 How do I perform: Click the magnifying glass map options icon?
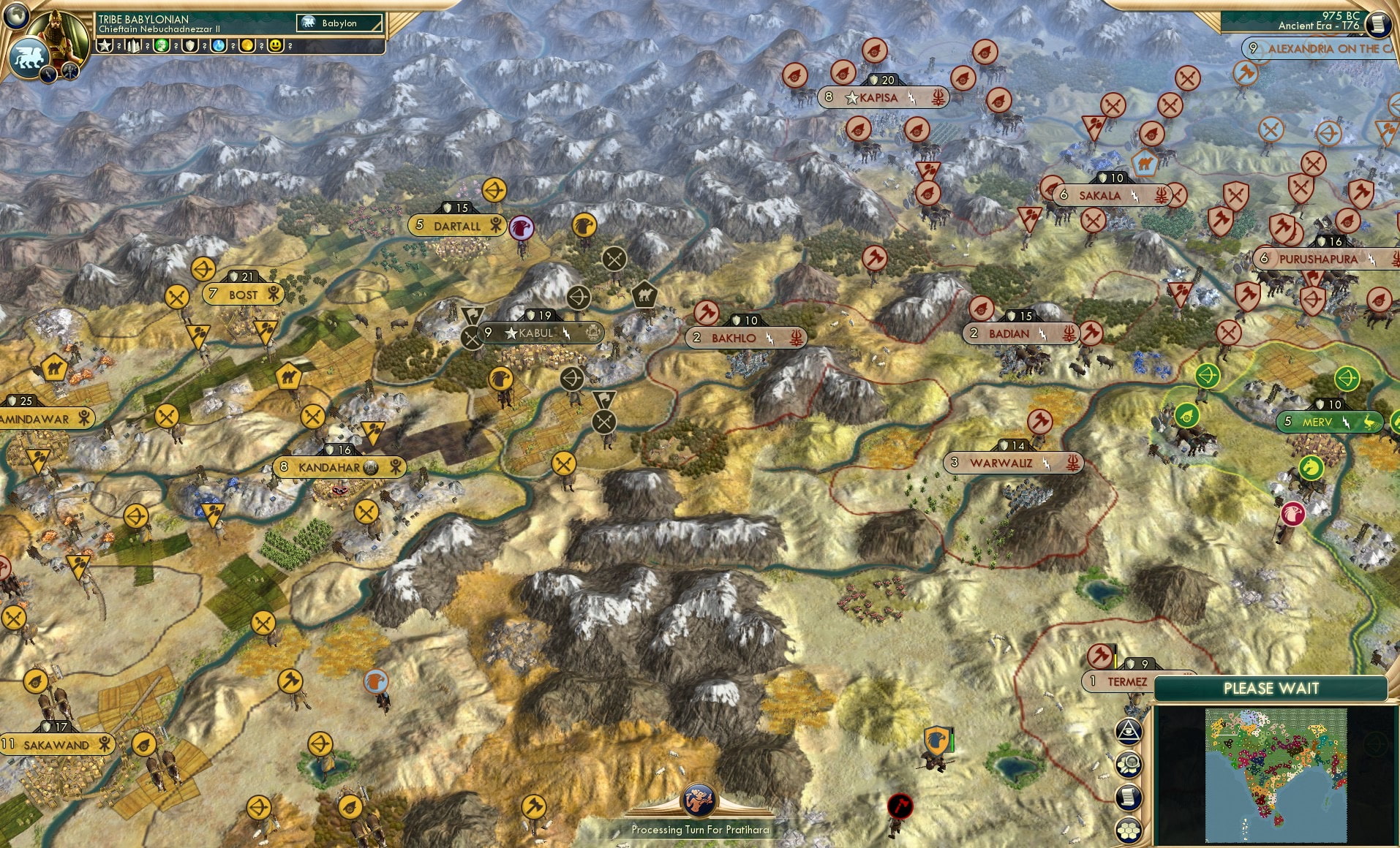coord(1129,765)
